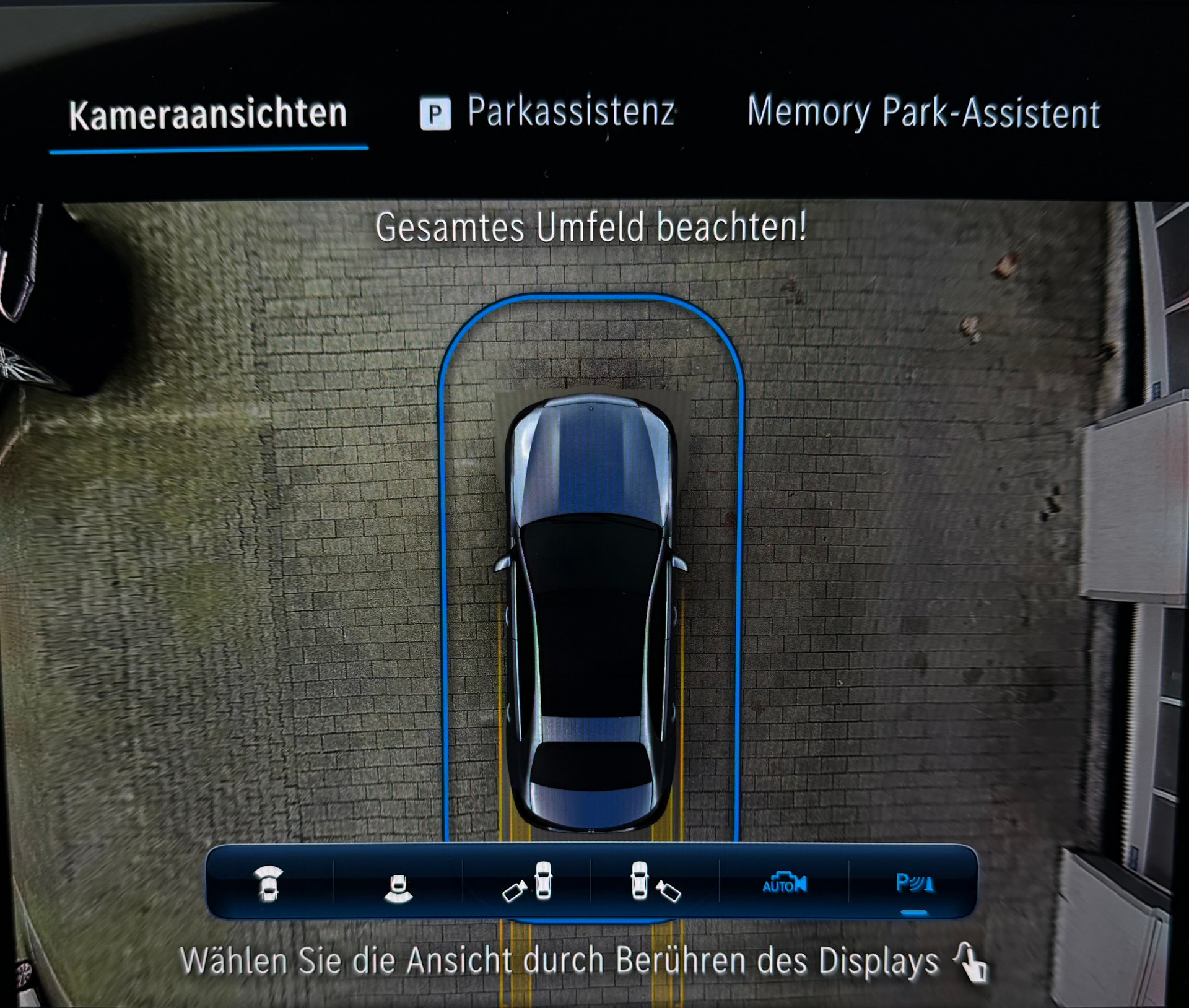Click the P icon beside Parkassistenz
This screenshot has width=1189, height=1008.
[x=436, y=113]
